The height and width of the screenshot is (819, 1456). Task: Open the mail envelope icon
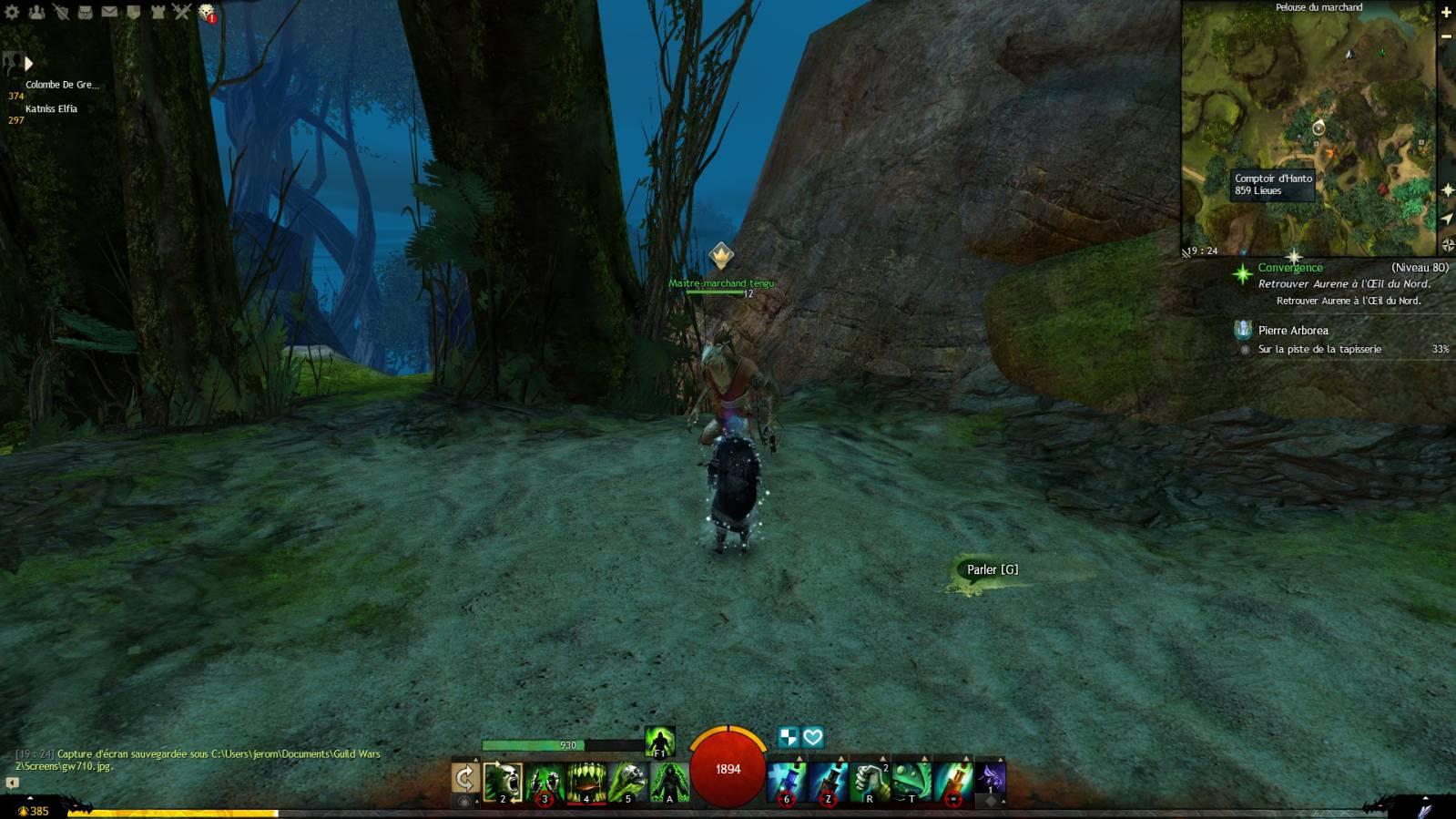pos(109,12)
